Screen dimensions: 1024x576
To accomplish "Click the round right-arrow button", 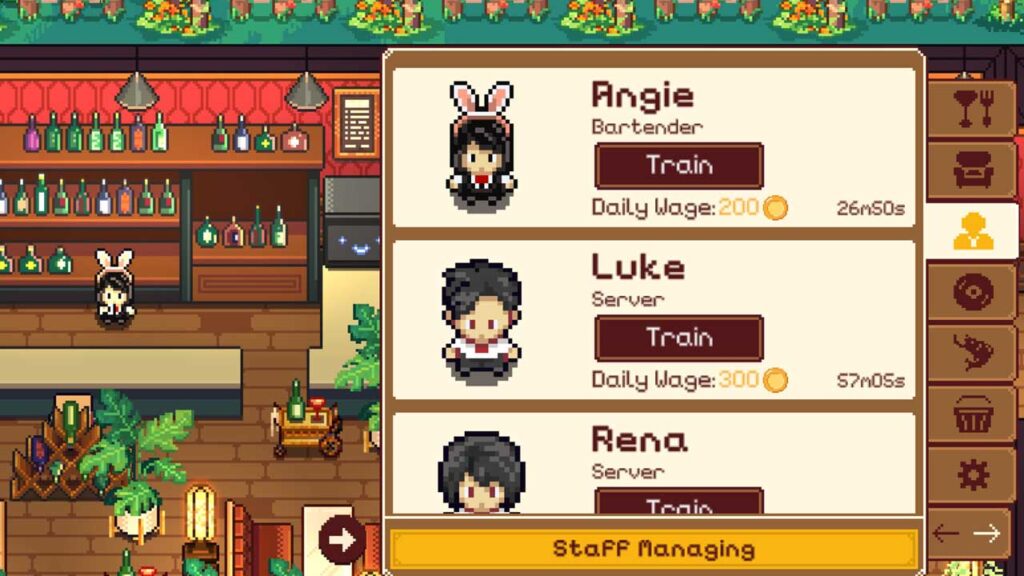I will tap(343, 541).
